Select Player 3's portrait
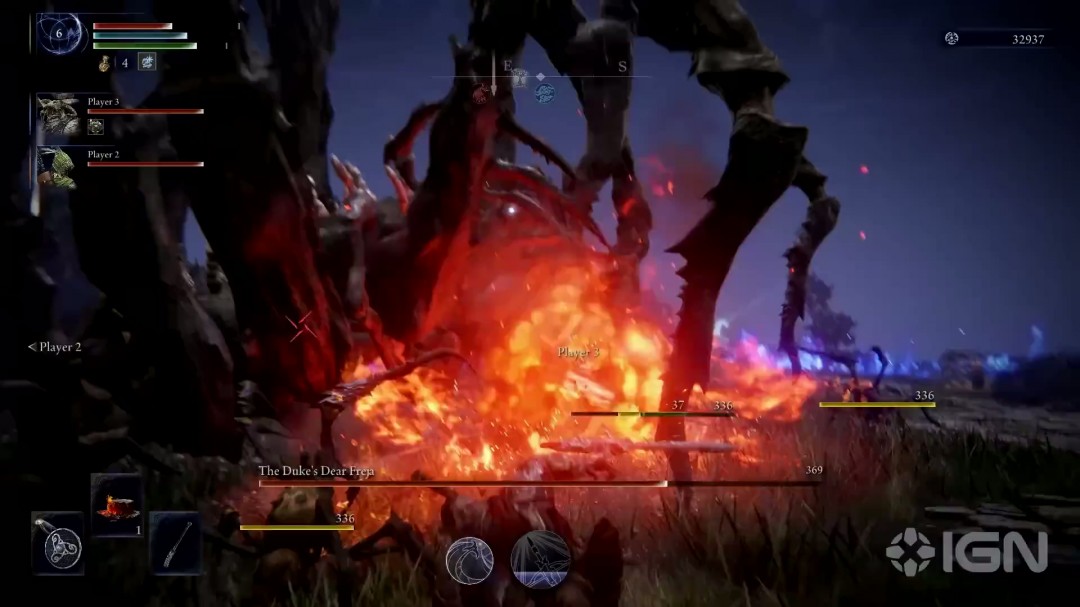The height and width of the screenshot is (607, 1080). click(59, 113)
